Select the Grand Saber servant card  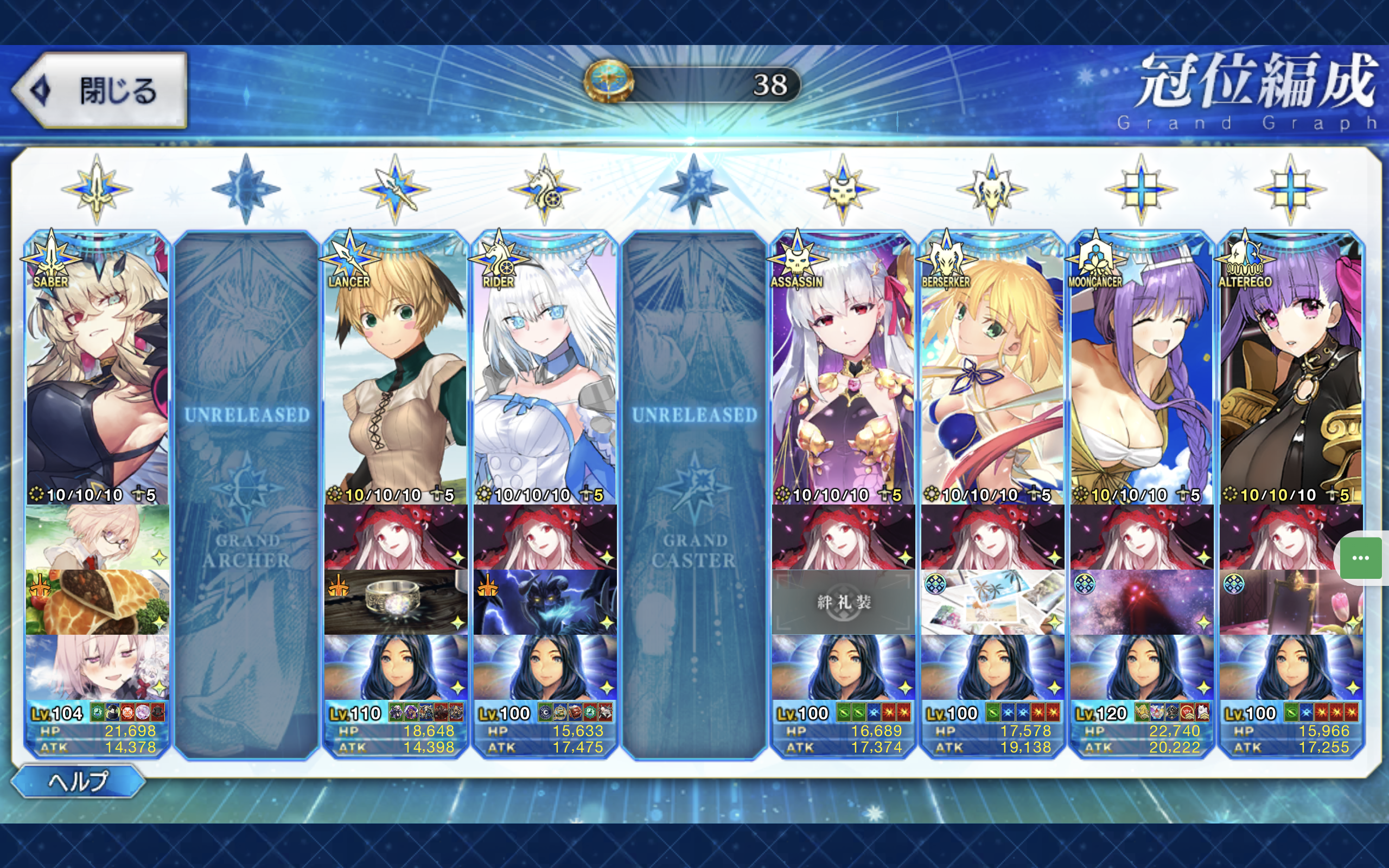97,367
